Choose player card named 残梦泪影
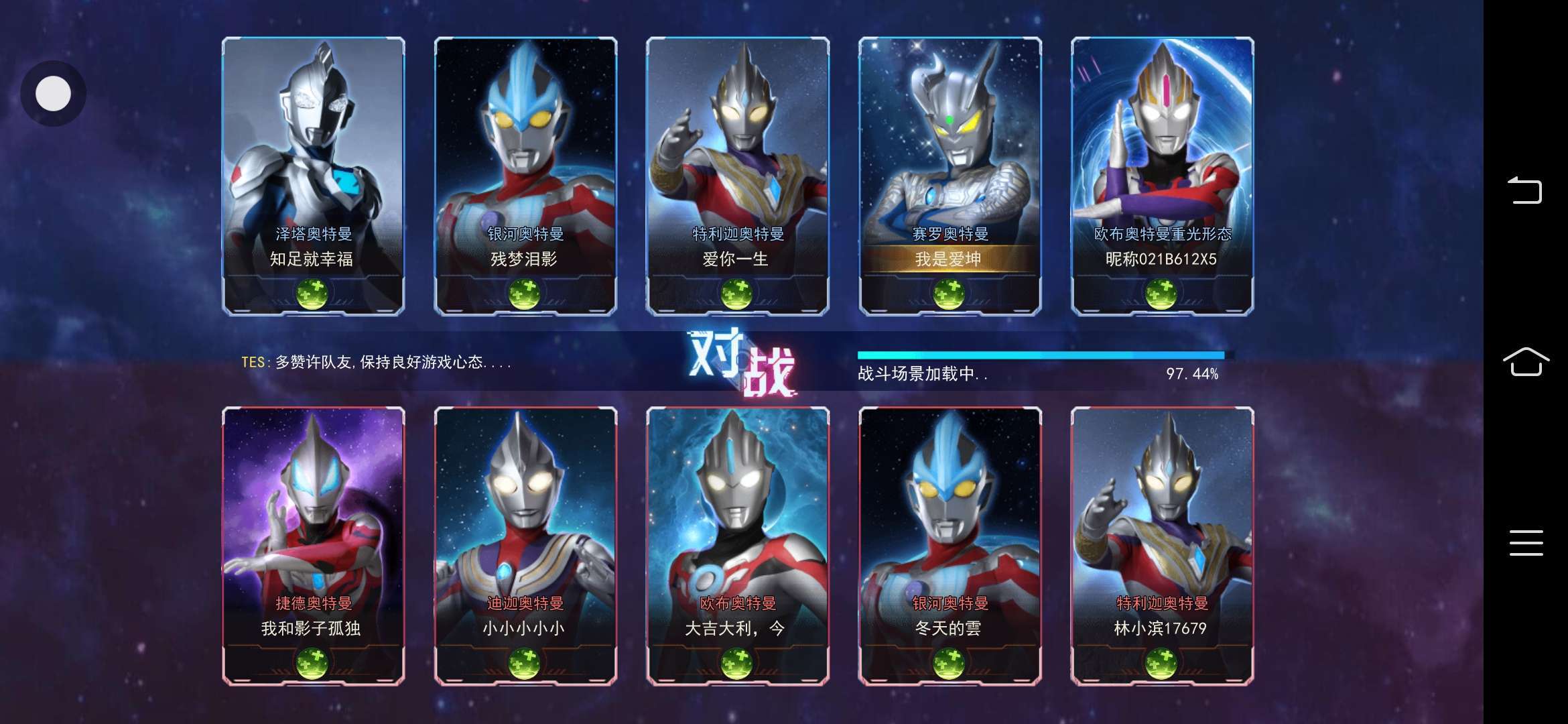Image resolution: width=1568 pixels, height=724 pixels. click(525, 176)
